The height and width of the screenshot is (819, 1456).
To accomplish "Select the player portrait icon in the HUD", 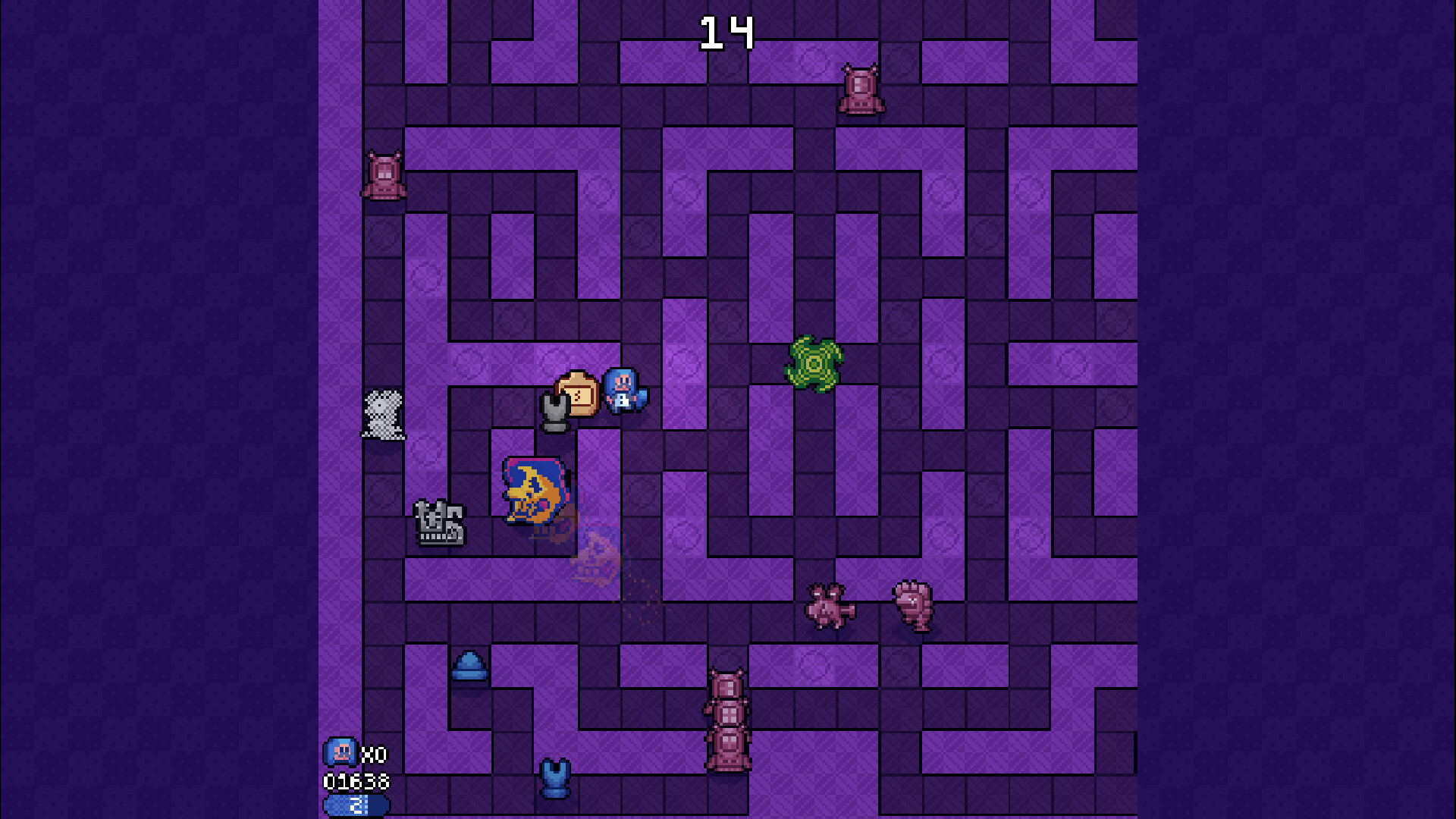I will click(340, 752).
